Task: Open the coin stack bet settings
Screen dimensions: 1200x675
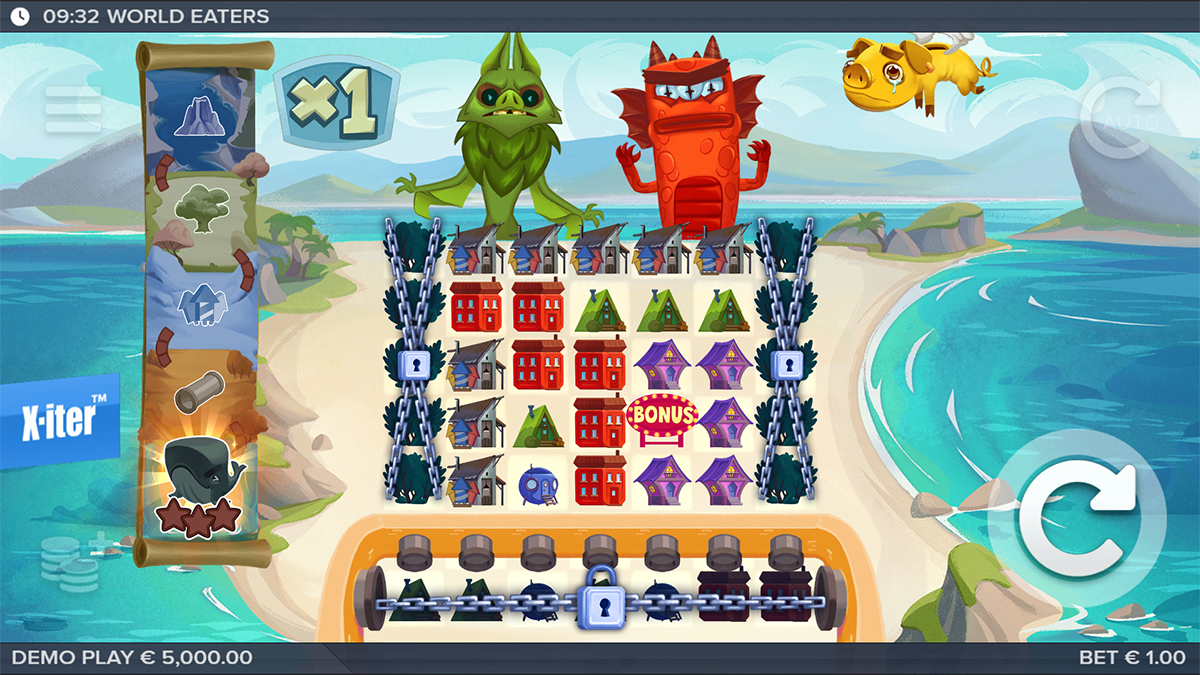Action: coord(72,561)
